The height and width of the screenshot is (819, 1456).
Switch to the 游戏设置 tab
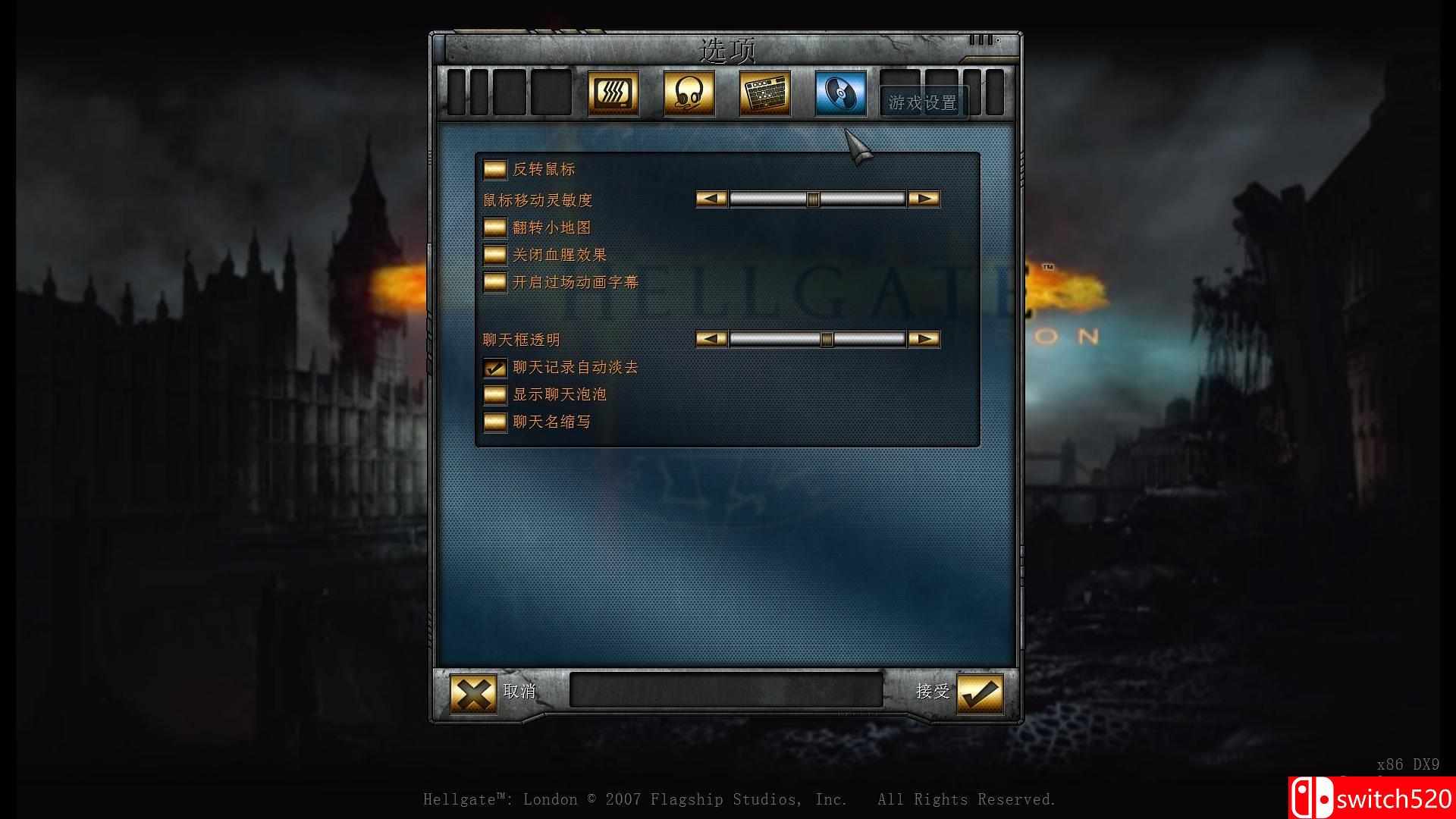click(x=923, y=103)
